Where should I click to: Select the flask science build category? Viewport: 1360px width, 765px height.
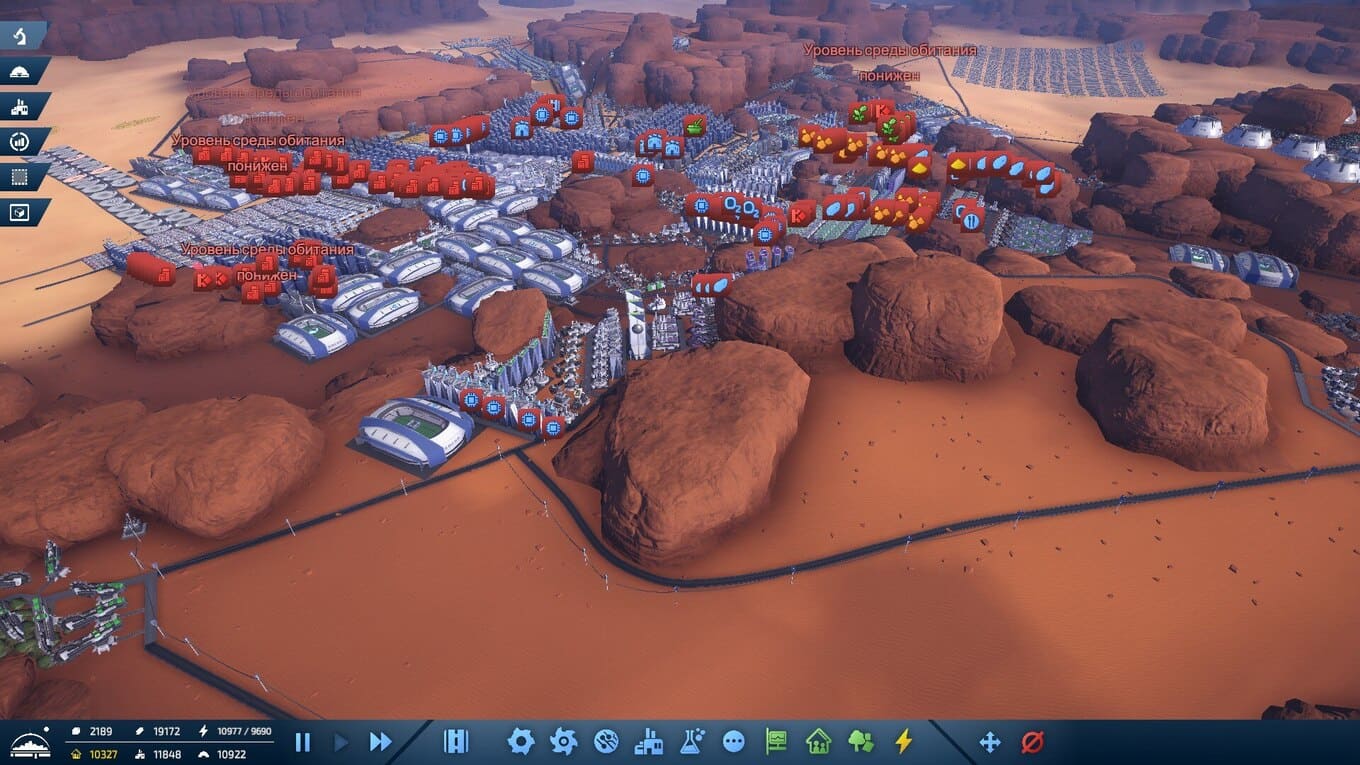point(692,741)
